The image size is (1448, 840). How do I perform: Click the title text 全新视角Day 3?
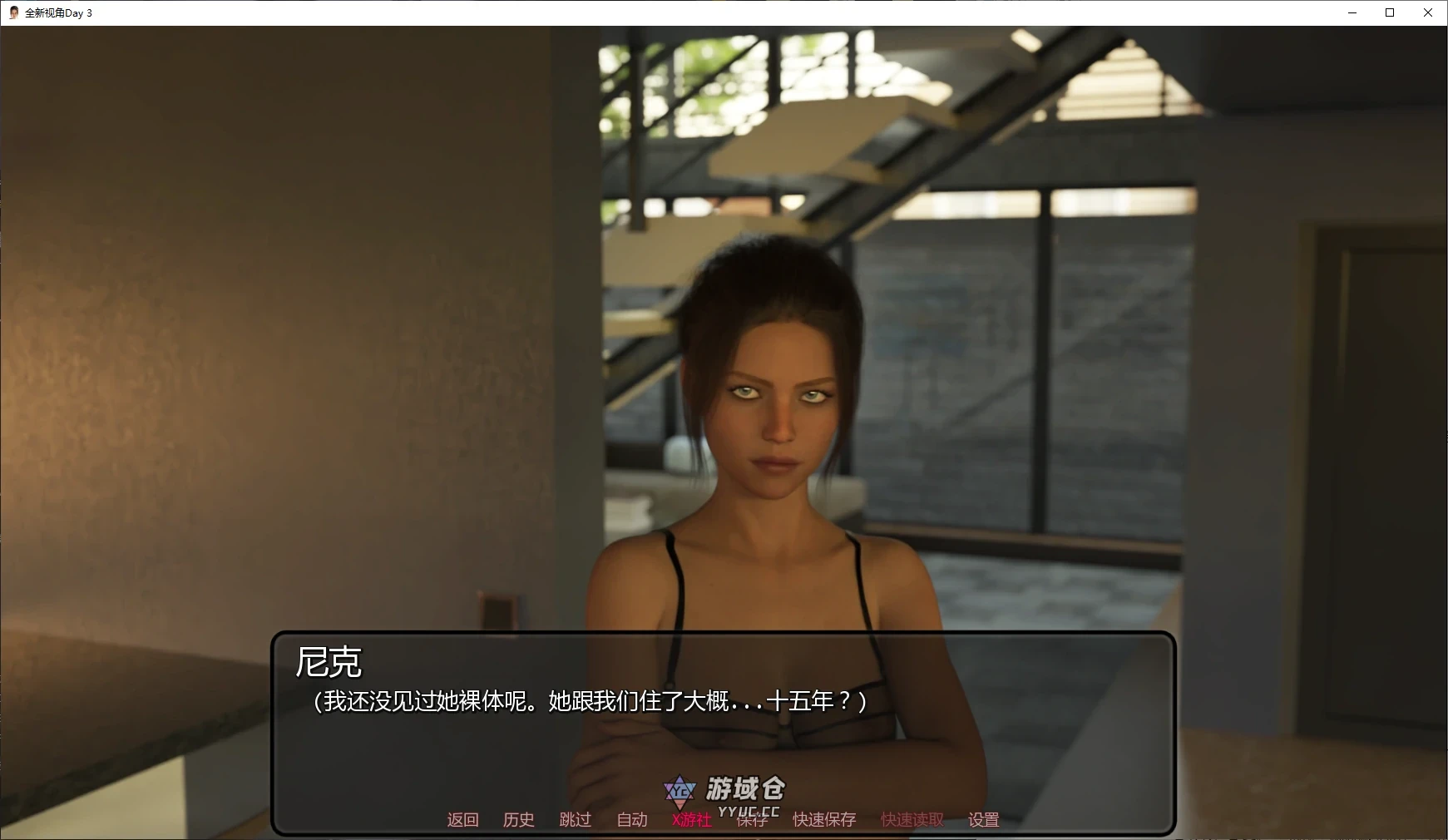(58, 12)
